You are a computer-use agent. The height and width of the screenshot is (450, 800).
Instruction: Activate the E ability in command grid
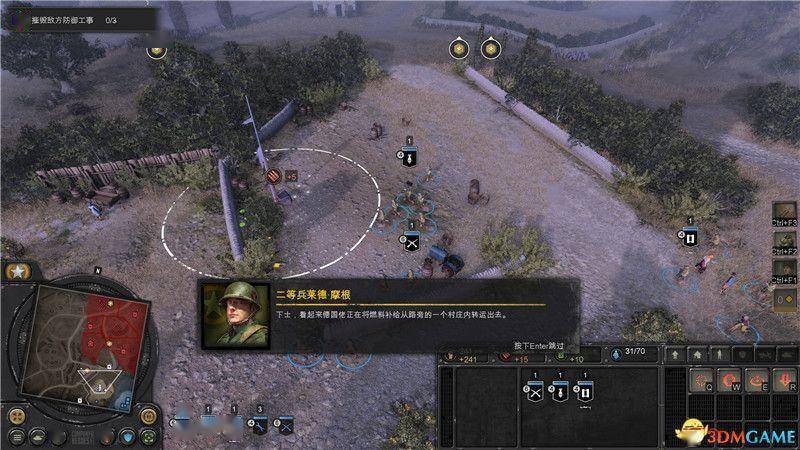[x=757, y=377]
